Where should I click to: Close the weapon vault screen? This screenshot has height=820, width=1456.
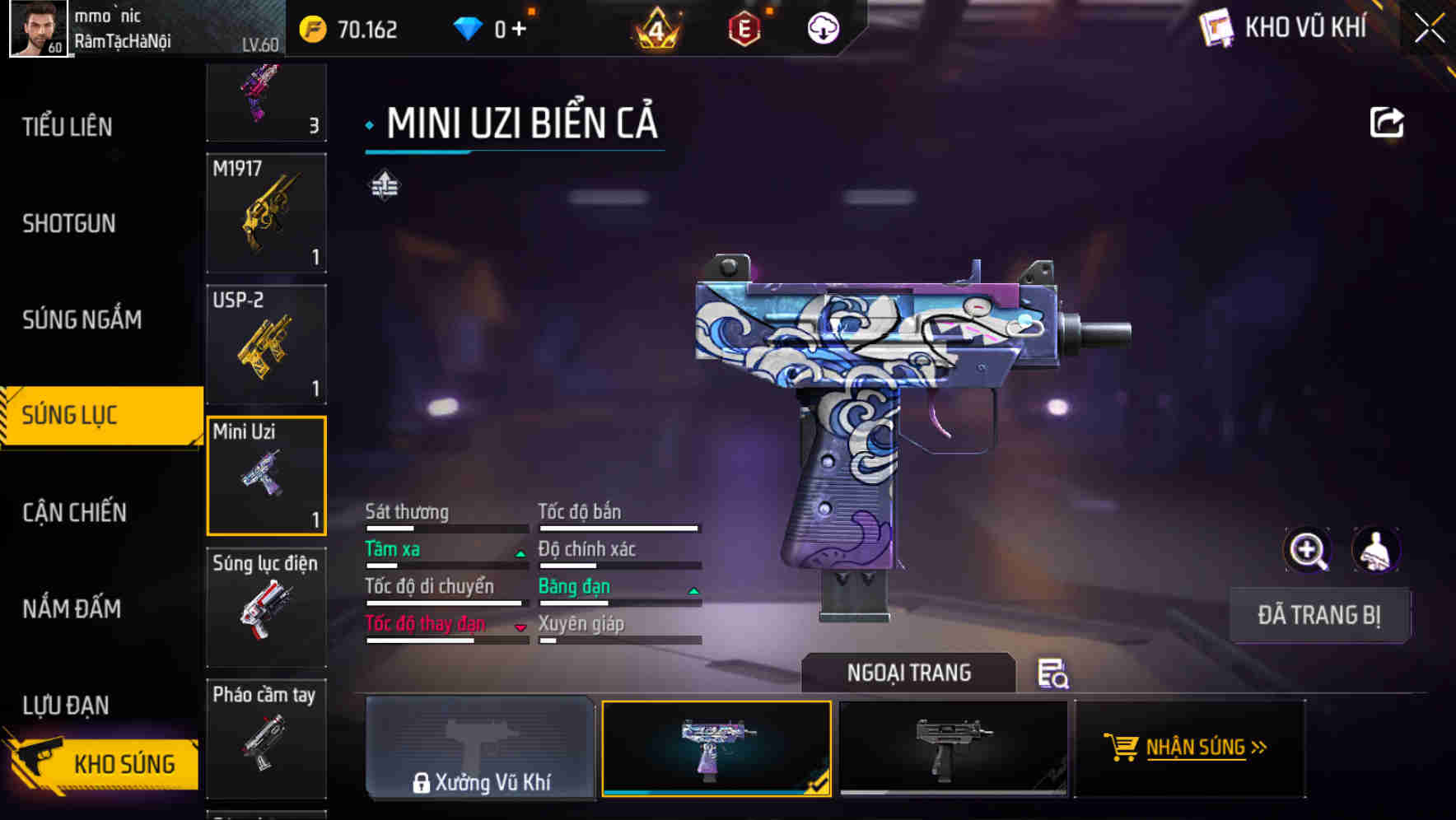[1429, 29]
